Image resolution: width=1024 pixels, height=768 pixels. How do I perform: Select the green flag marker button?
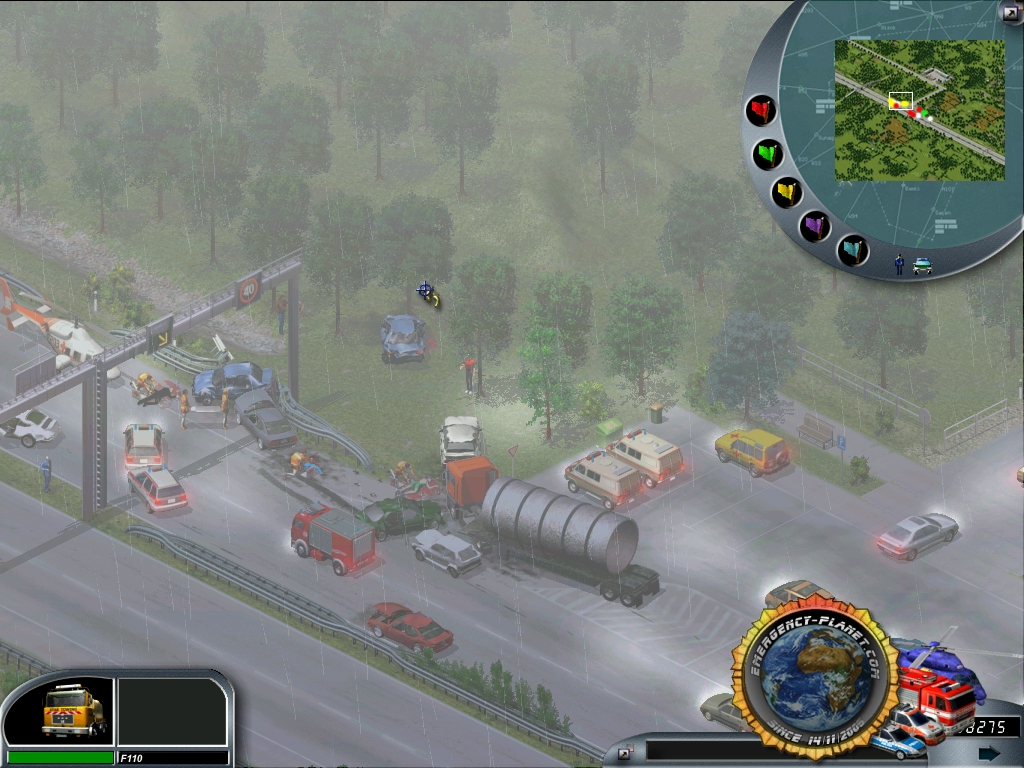(768, 154)
